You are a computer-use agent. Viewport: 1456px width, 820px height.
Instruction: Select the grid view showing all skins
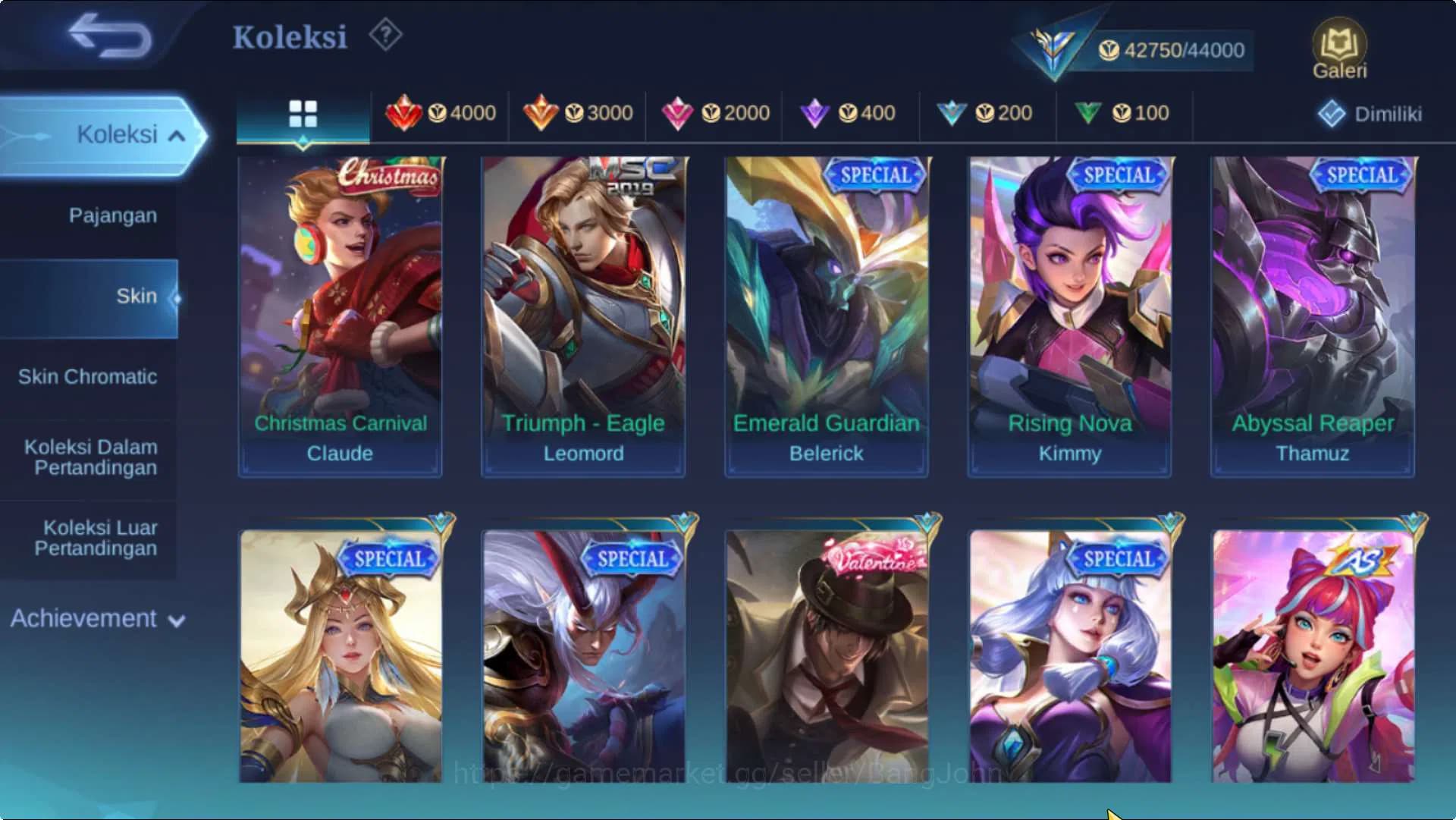pyautogui.click(x=303, y=114)
